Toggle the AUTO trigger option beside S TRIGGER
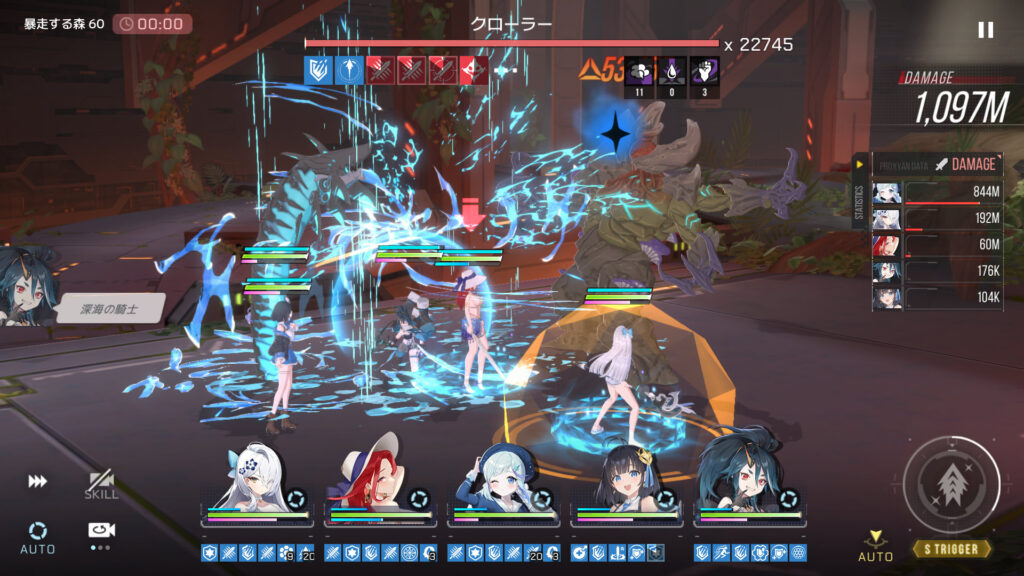Image resolution: width=1024 pixels, height=576 pixels. point(876,545)
